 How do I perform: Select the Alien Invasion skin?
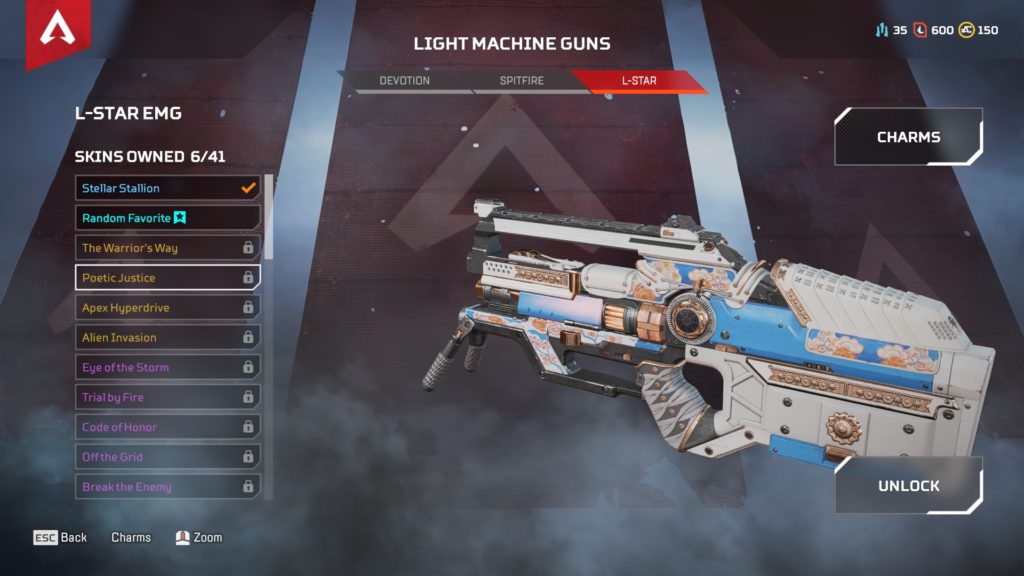point(167,338)
